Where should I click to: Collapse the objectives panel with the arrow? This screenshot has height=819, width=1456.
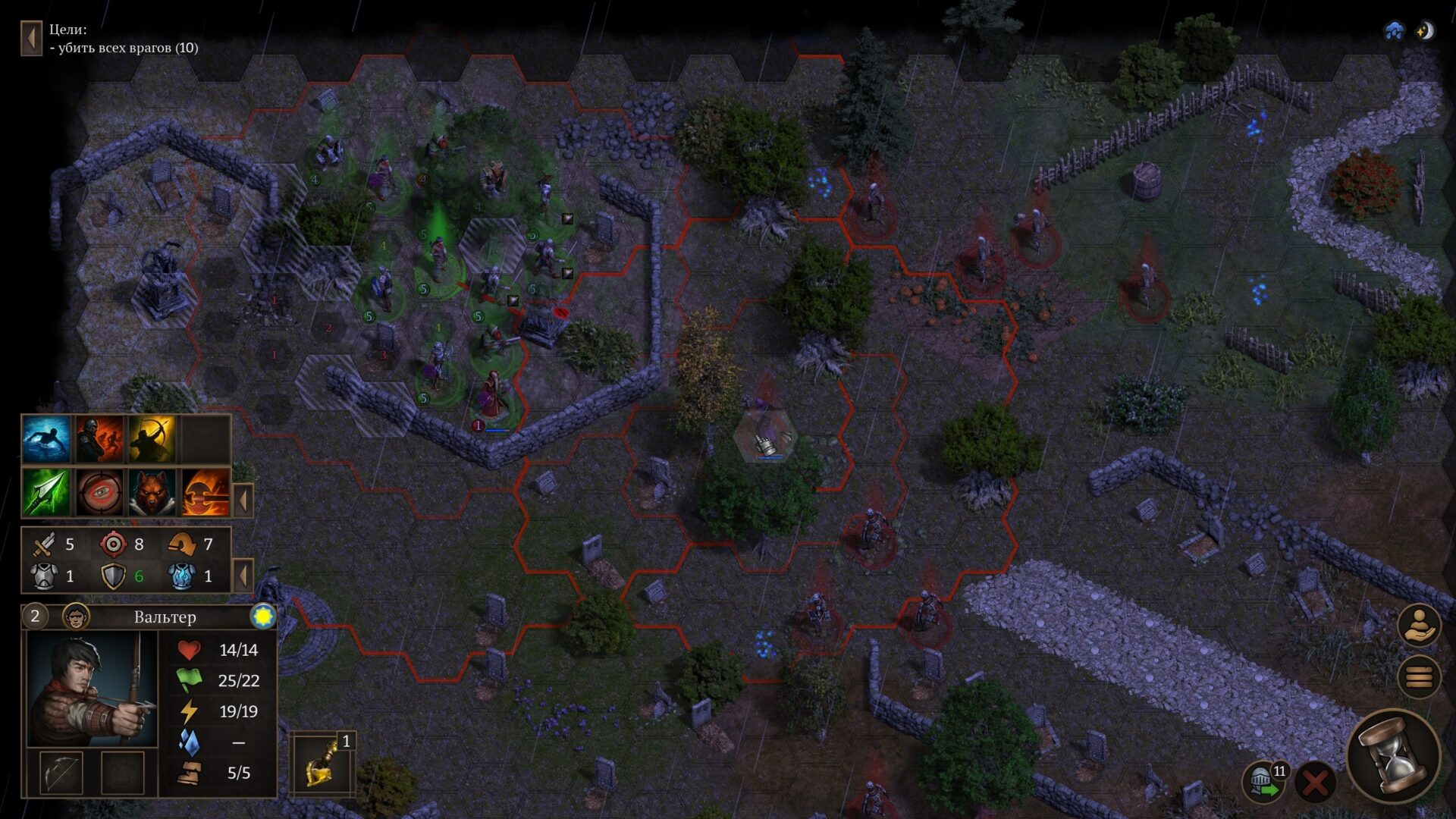pyautogui.click(x=31, y=38)
